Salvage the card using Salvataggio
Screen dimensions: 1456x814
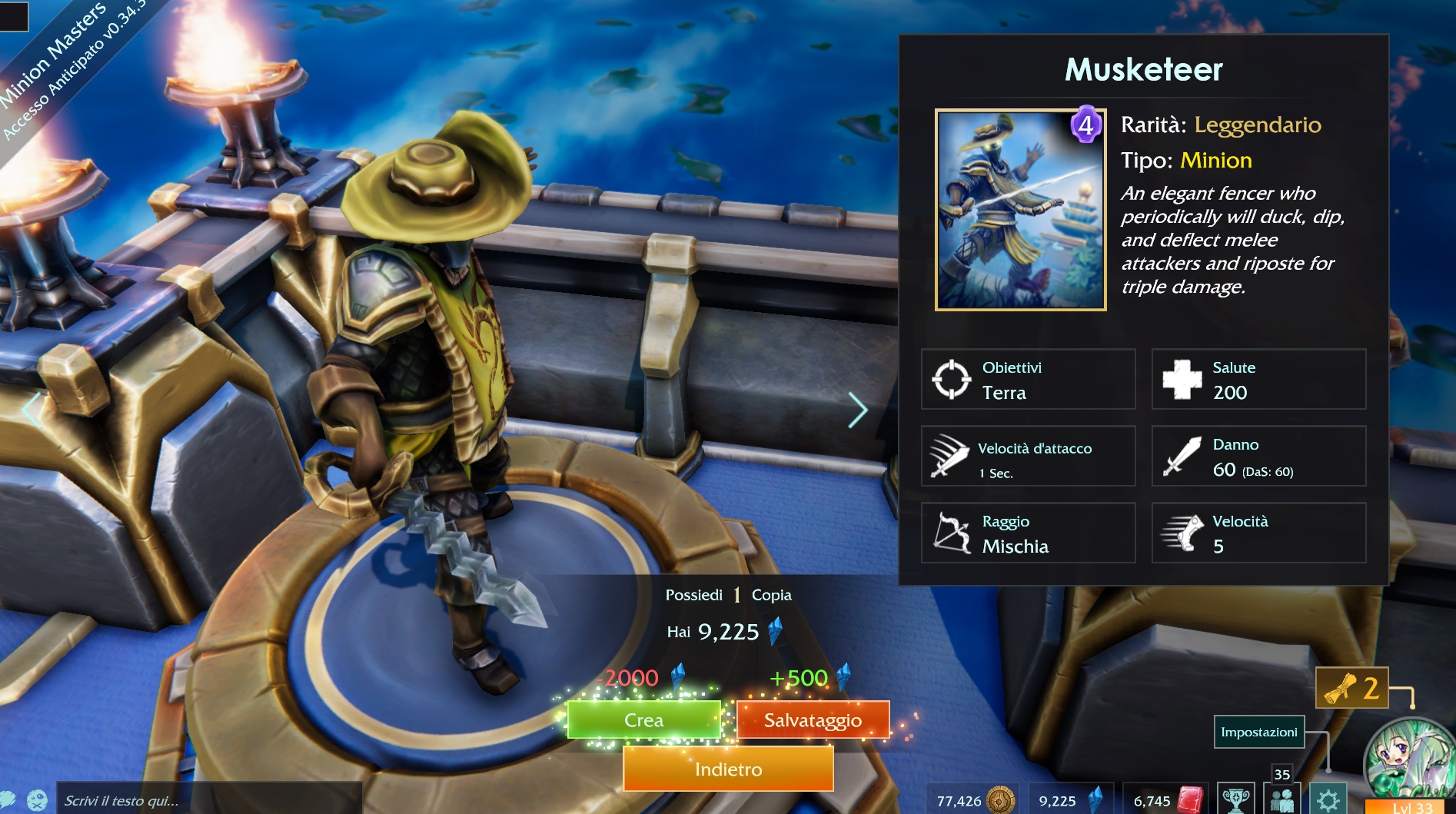coord(813,720)
